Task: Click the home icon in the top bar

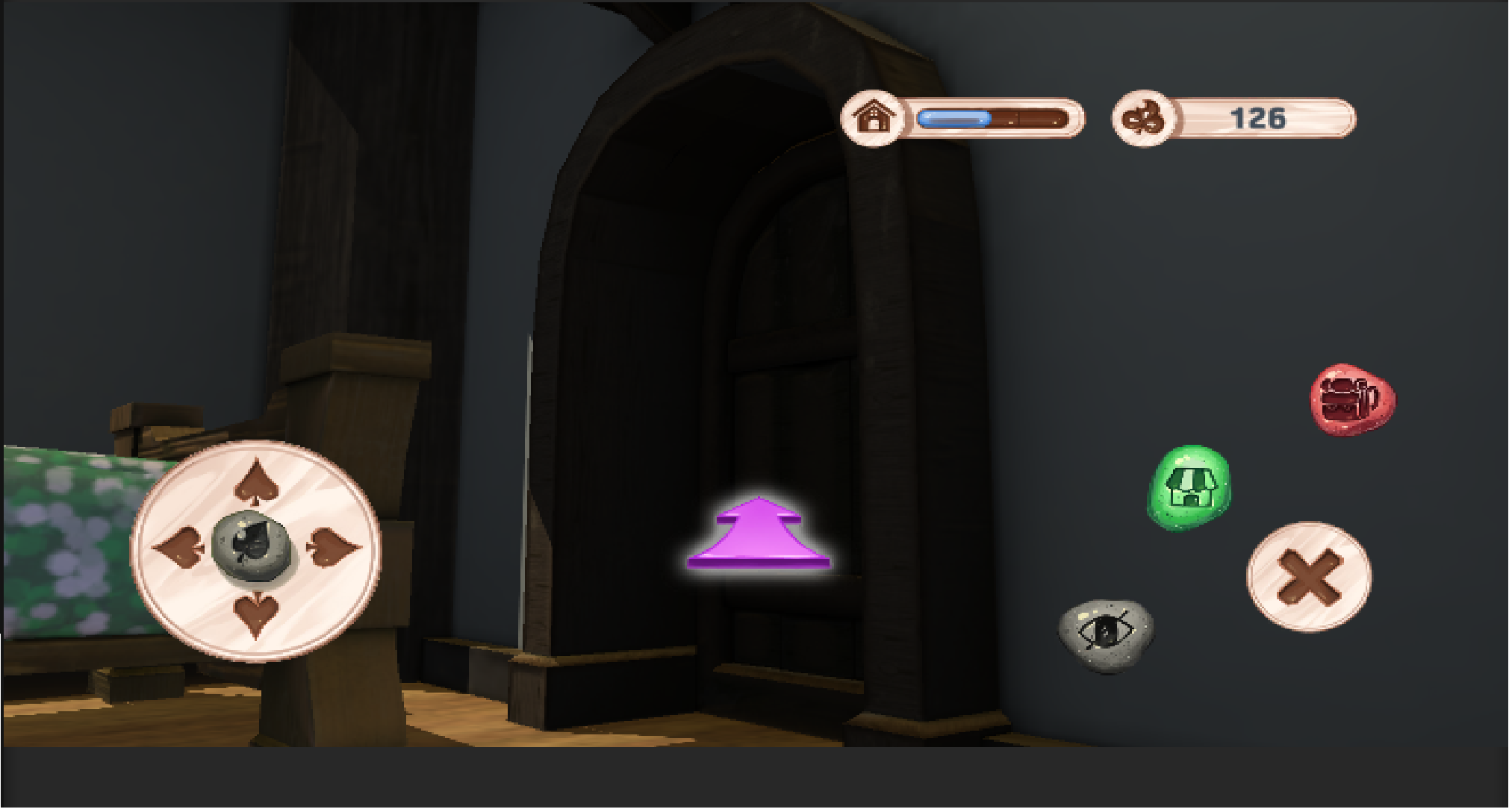Action: click(874, 117)
